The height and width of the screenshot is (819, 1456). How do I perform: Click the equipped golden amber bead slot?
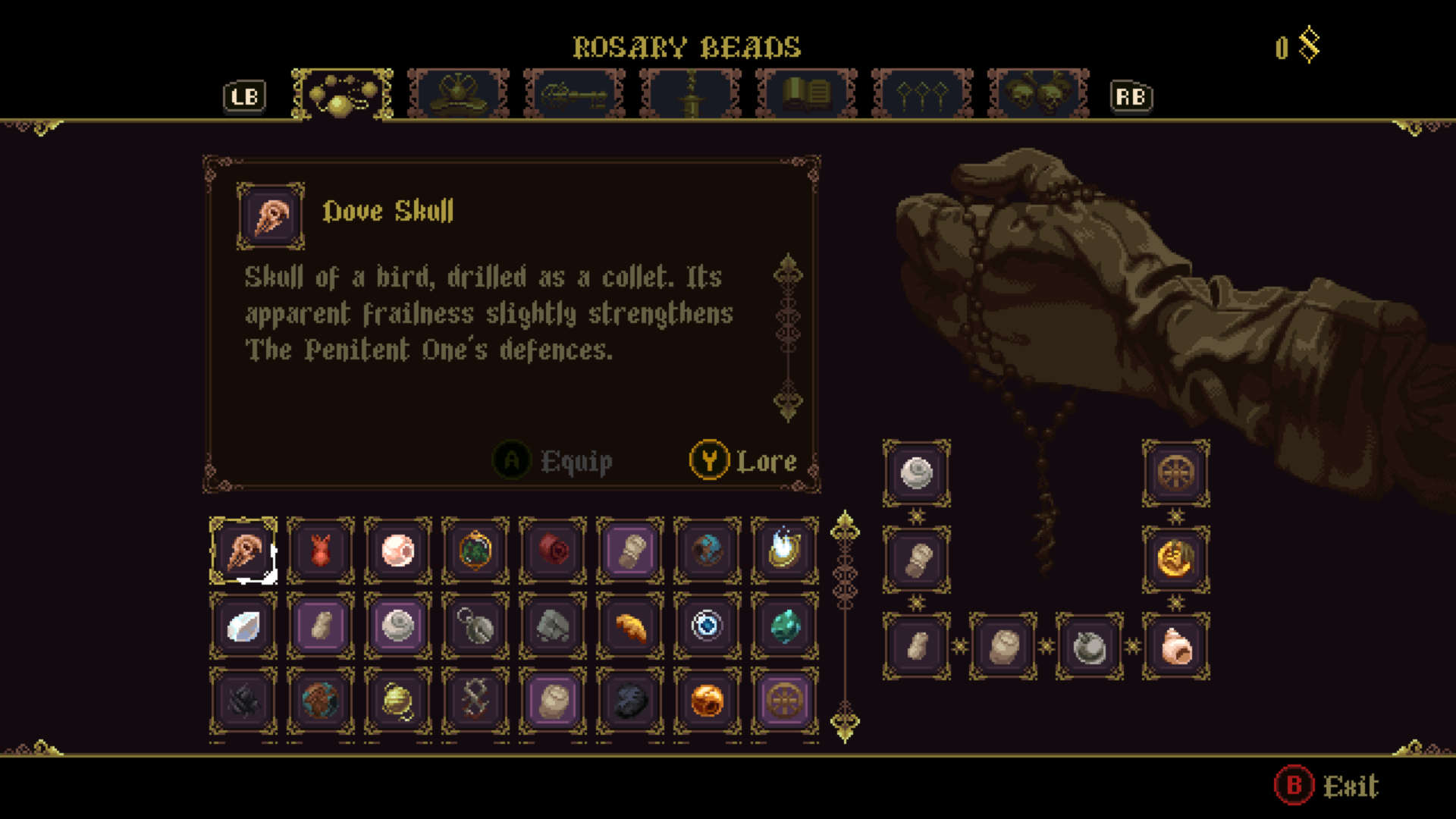(1176, 560)
